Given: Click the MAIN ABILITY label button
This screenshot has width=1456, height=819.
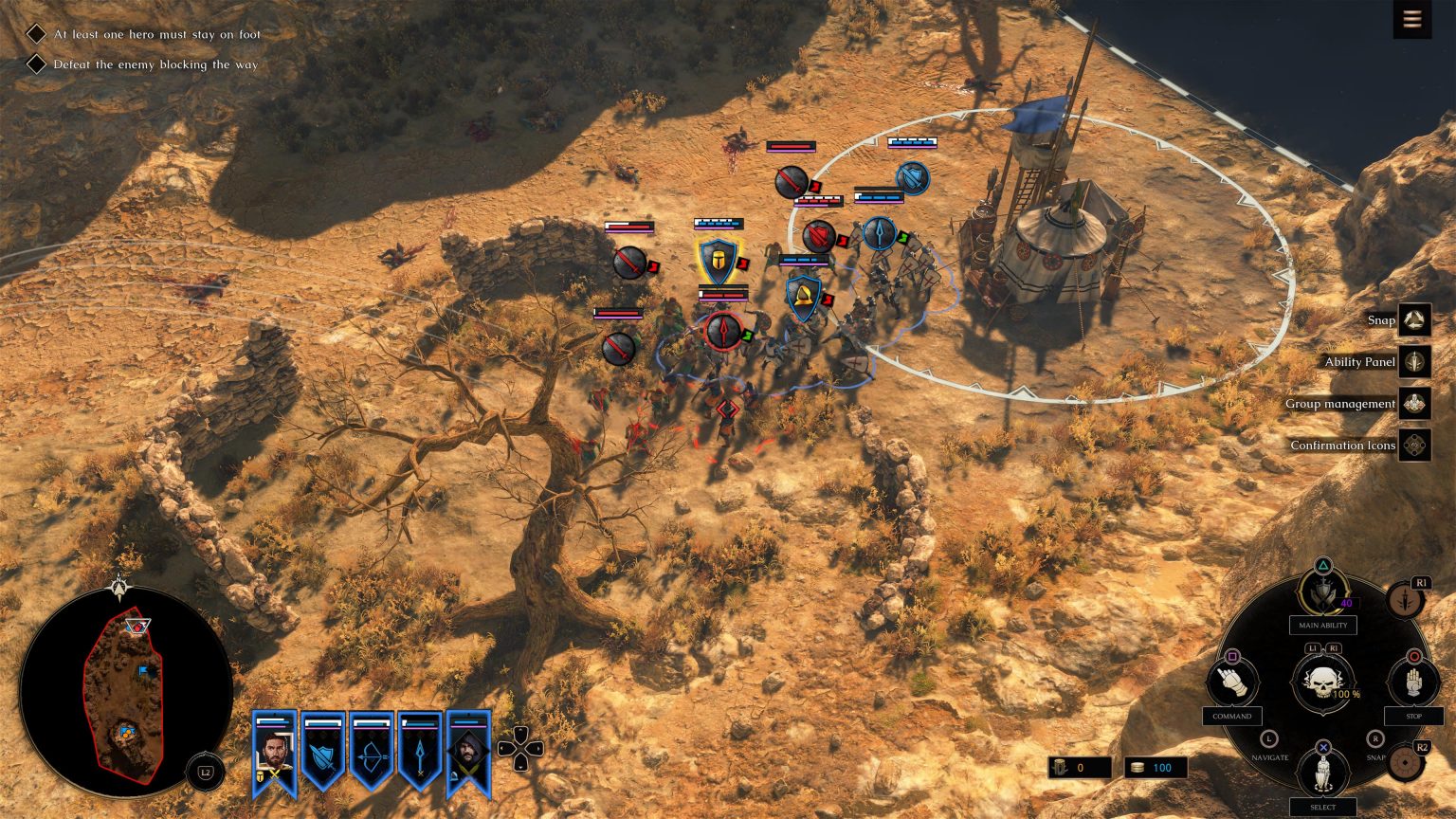Looking at the screenshot, I should pyautogui.click(x=1321, y=625).
